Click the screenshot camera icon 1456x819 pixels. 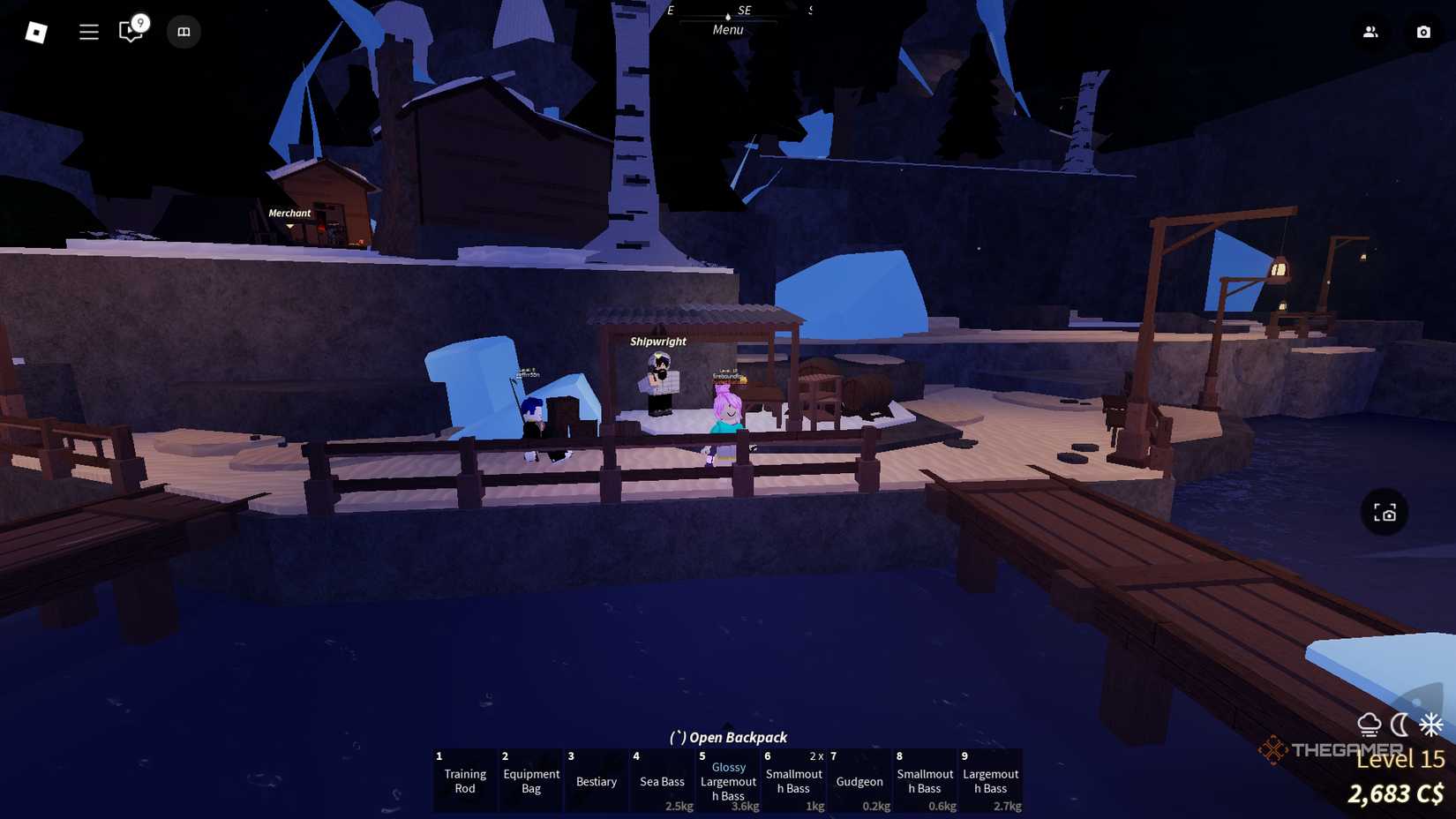(x=1423, y=32)
